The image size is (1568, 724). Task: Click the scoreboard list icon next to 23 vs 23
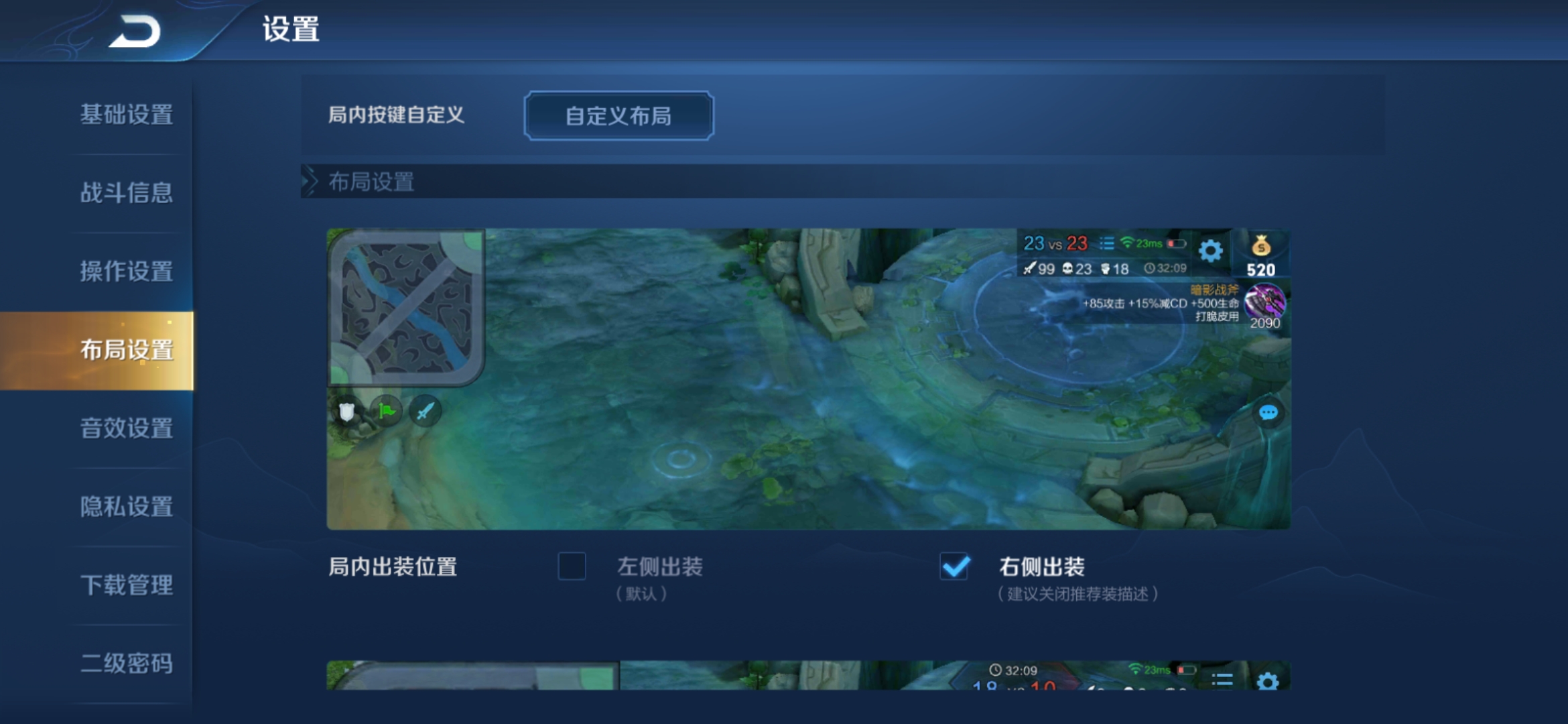(1108, 244)
